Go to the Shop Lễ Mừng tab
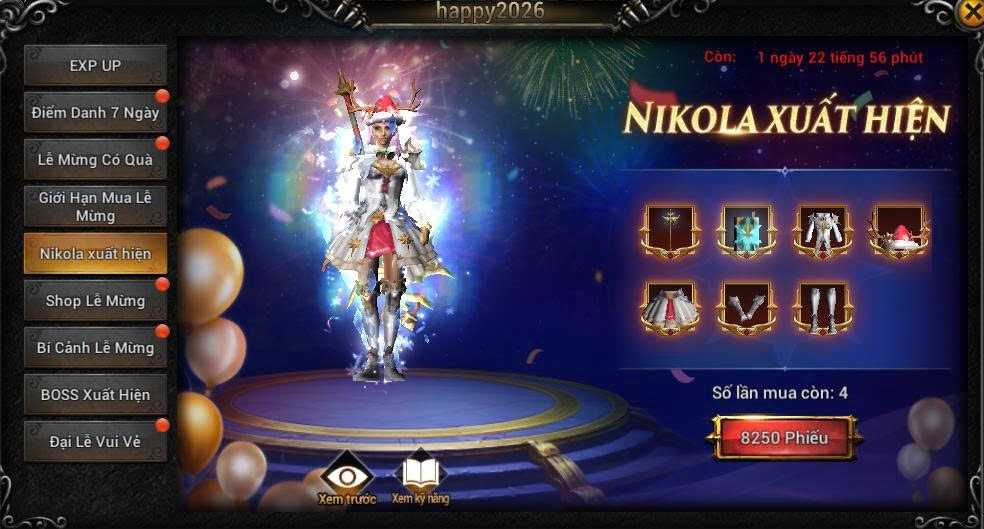The image size is (984, 529). click(x=95, y=301)
